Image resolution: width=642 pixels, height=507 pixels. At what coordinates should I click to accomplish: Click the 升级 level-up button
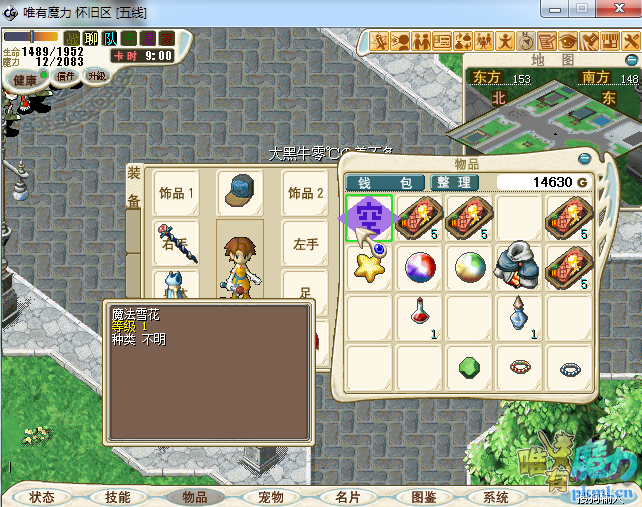(97, 76)
